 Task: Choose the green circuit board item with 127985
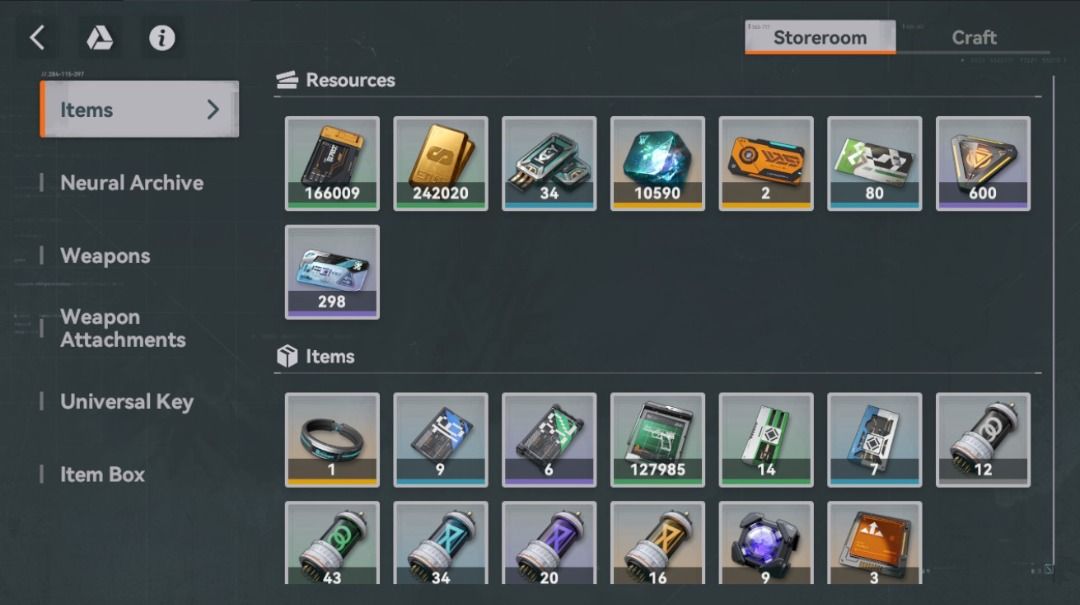pyautogui.click(x=657, y=439)
